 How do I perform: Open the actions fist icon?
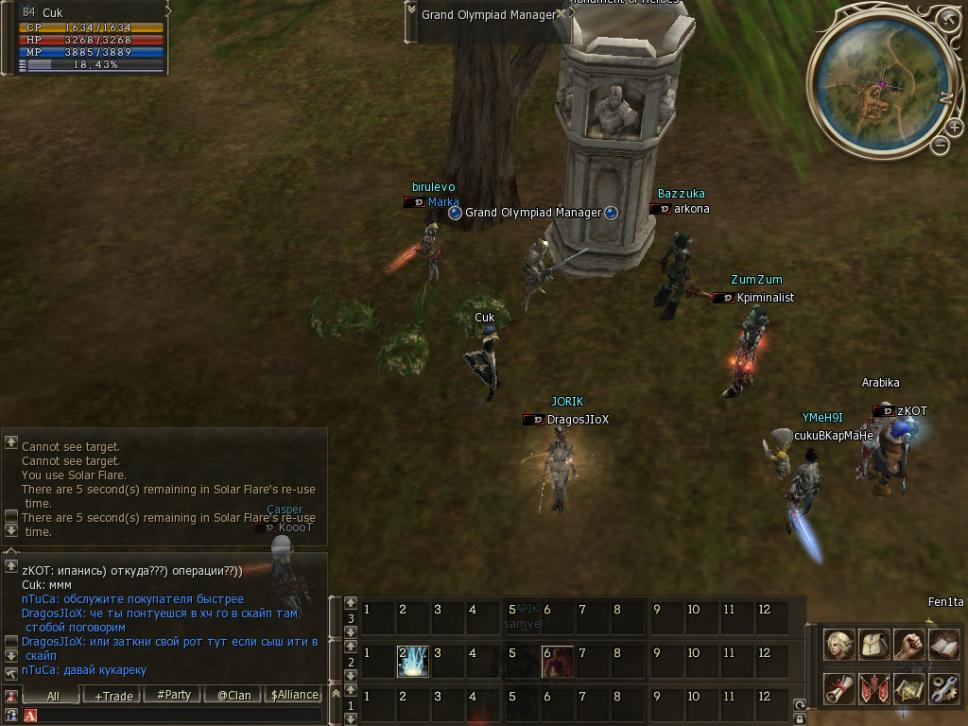(908, 645)
